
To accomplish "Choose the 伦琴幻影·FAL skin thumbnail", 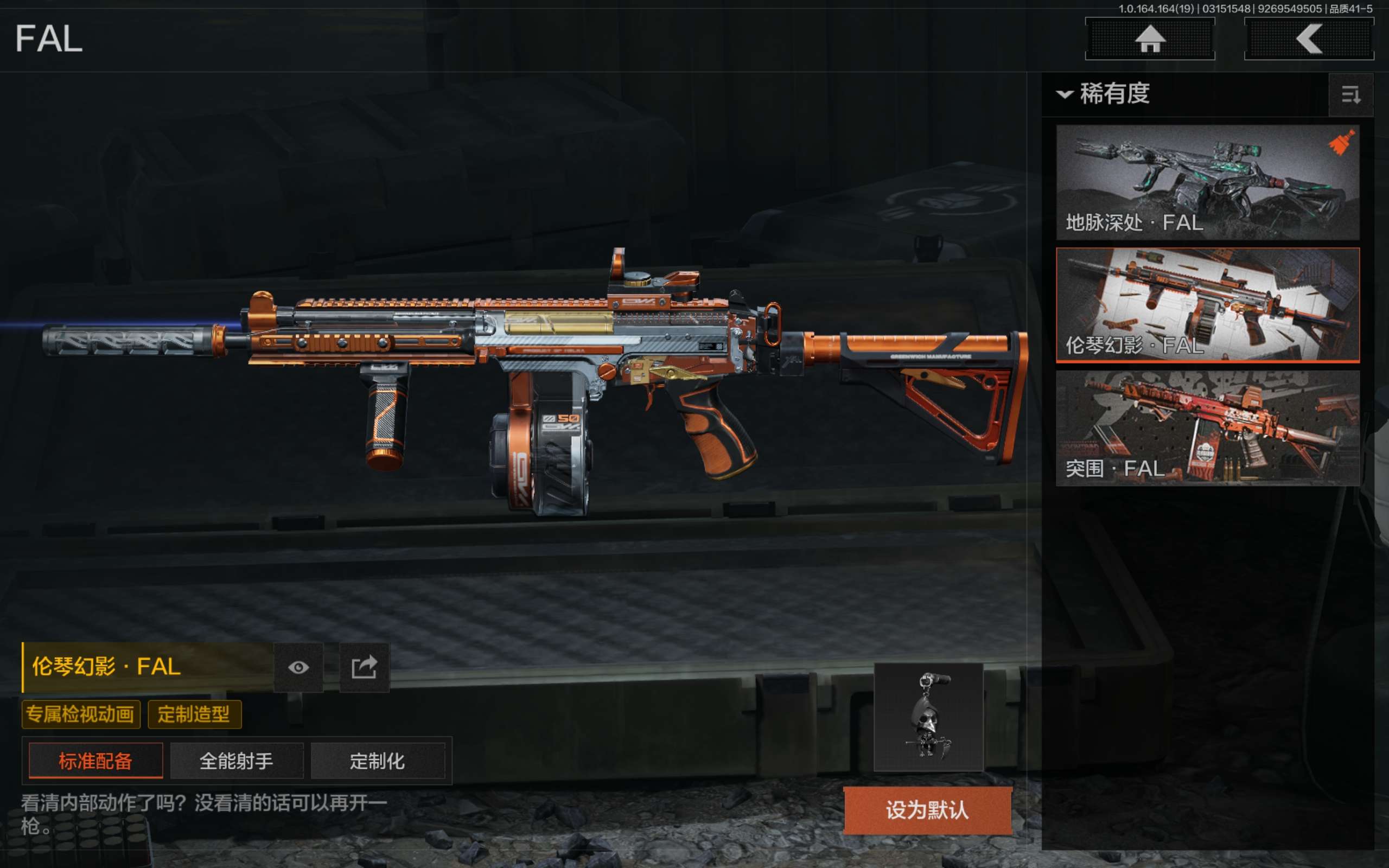I will pyautogui.click(x=1207, y=305).
